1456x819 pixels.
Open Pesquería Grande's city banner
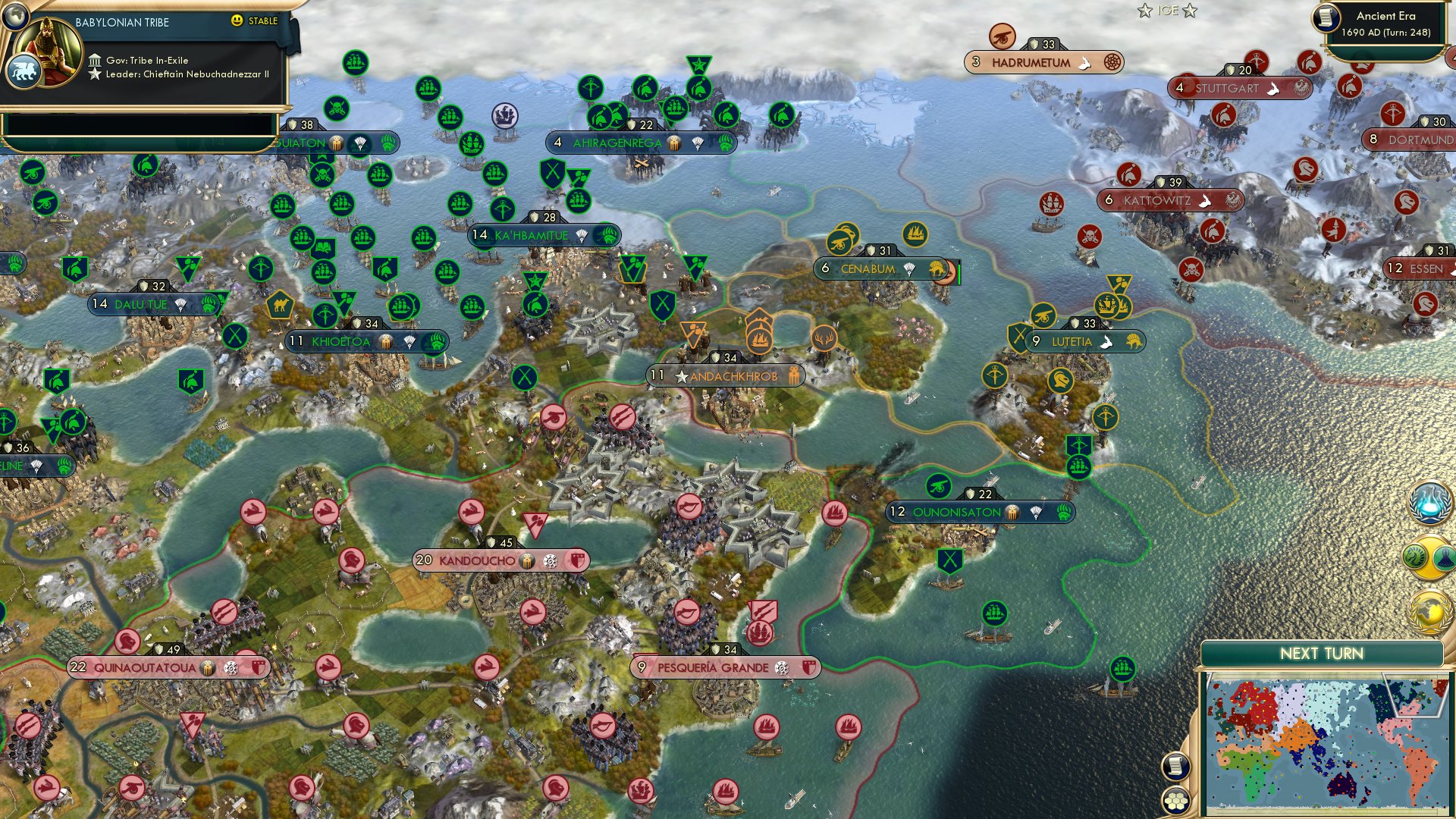(712, 667)
